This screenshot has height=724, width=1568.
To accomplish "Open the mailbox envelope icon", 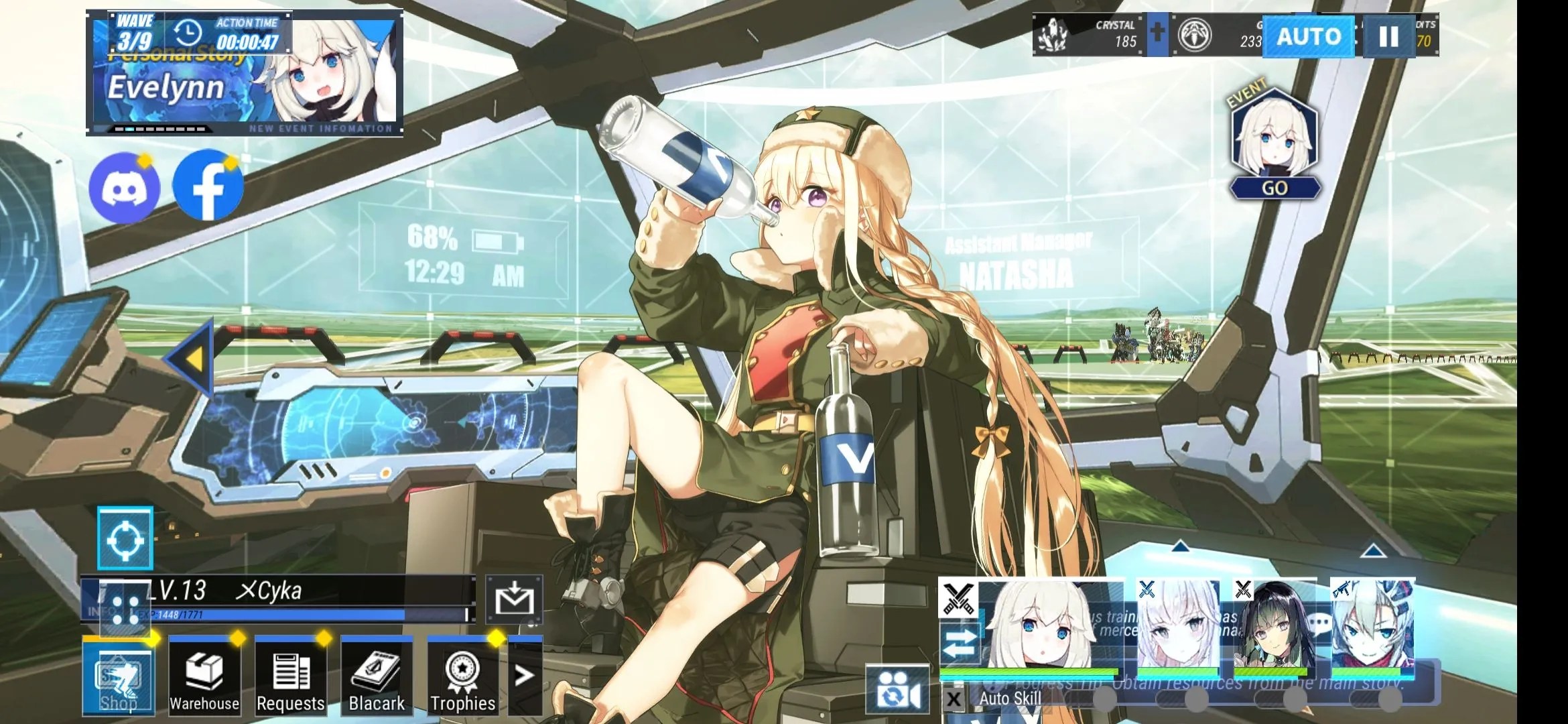I will click(x=514, y=599).
